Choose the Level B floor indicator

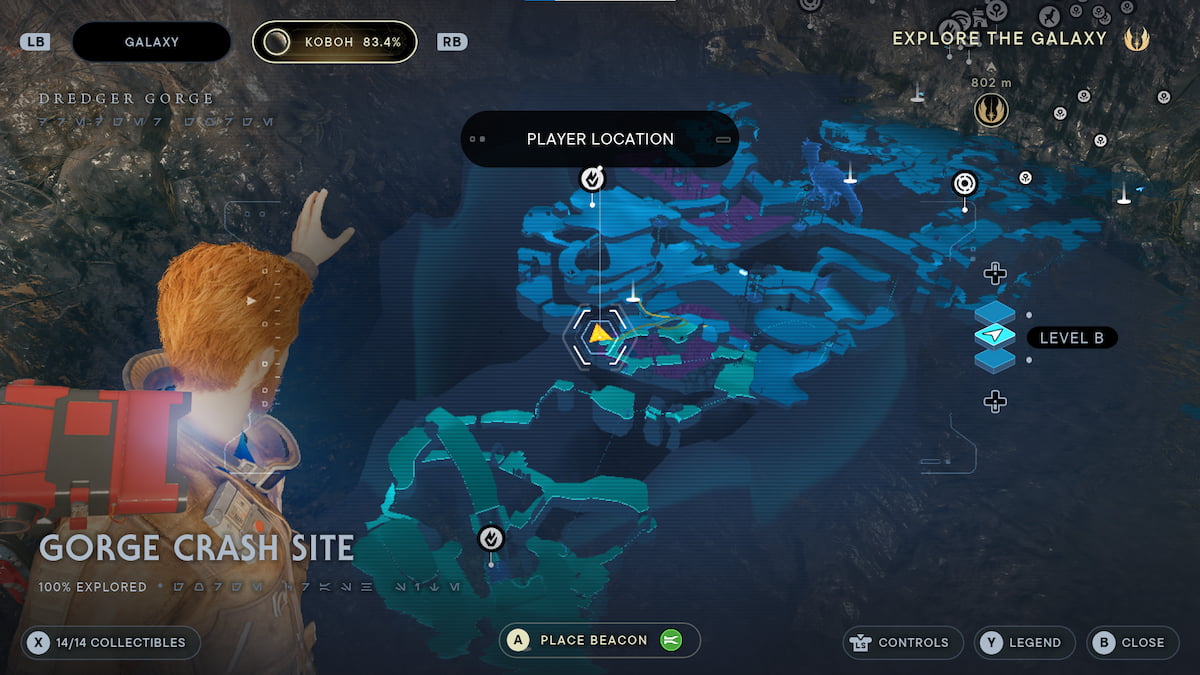tap(1070, 338)
